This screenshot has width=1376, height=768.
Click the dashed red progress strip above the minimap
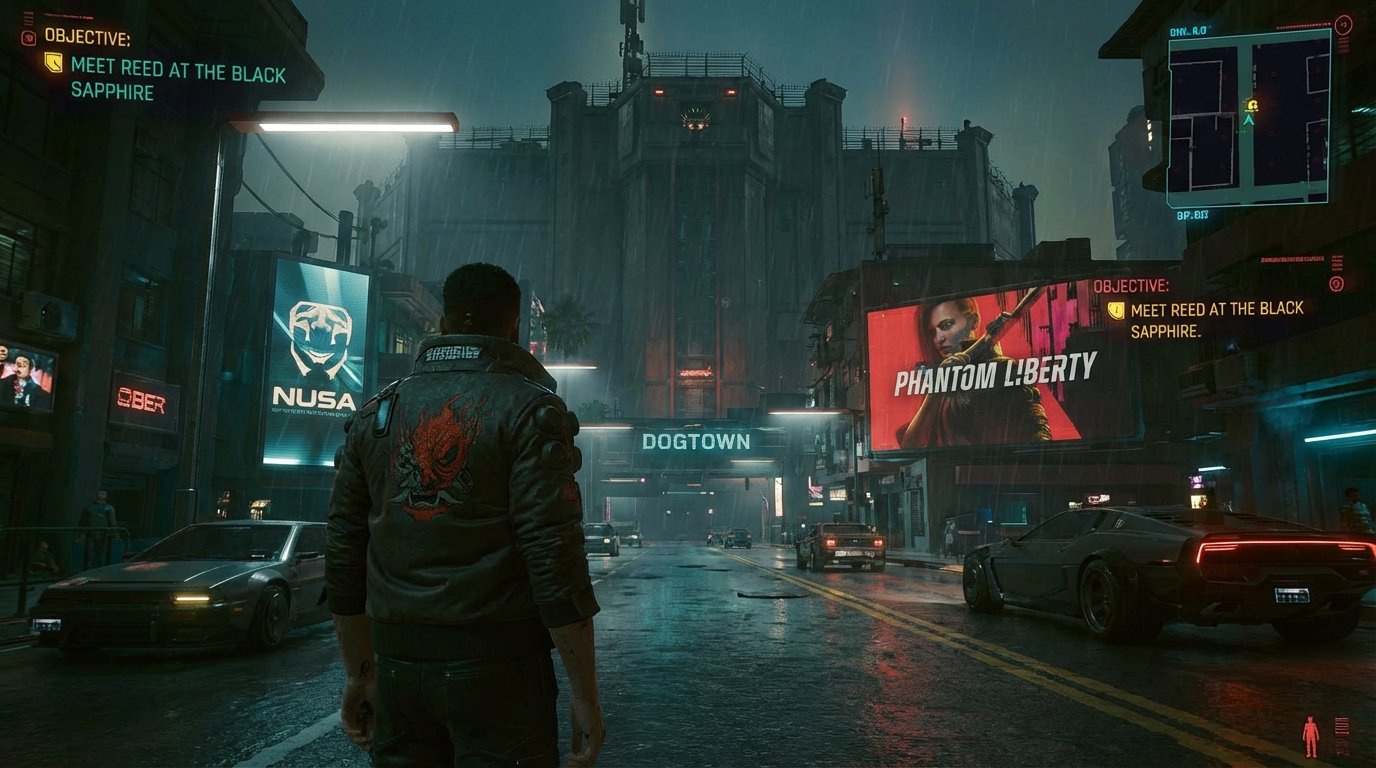1302,24
